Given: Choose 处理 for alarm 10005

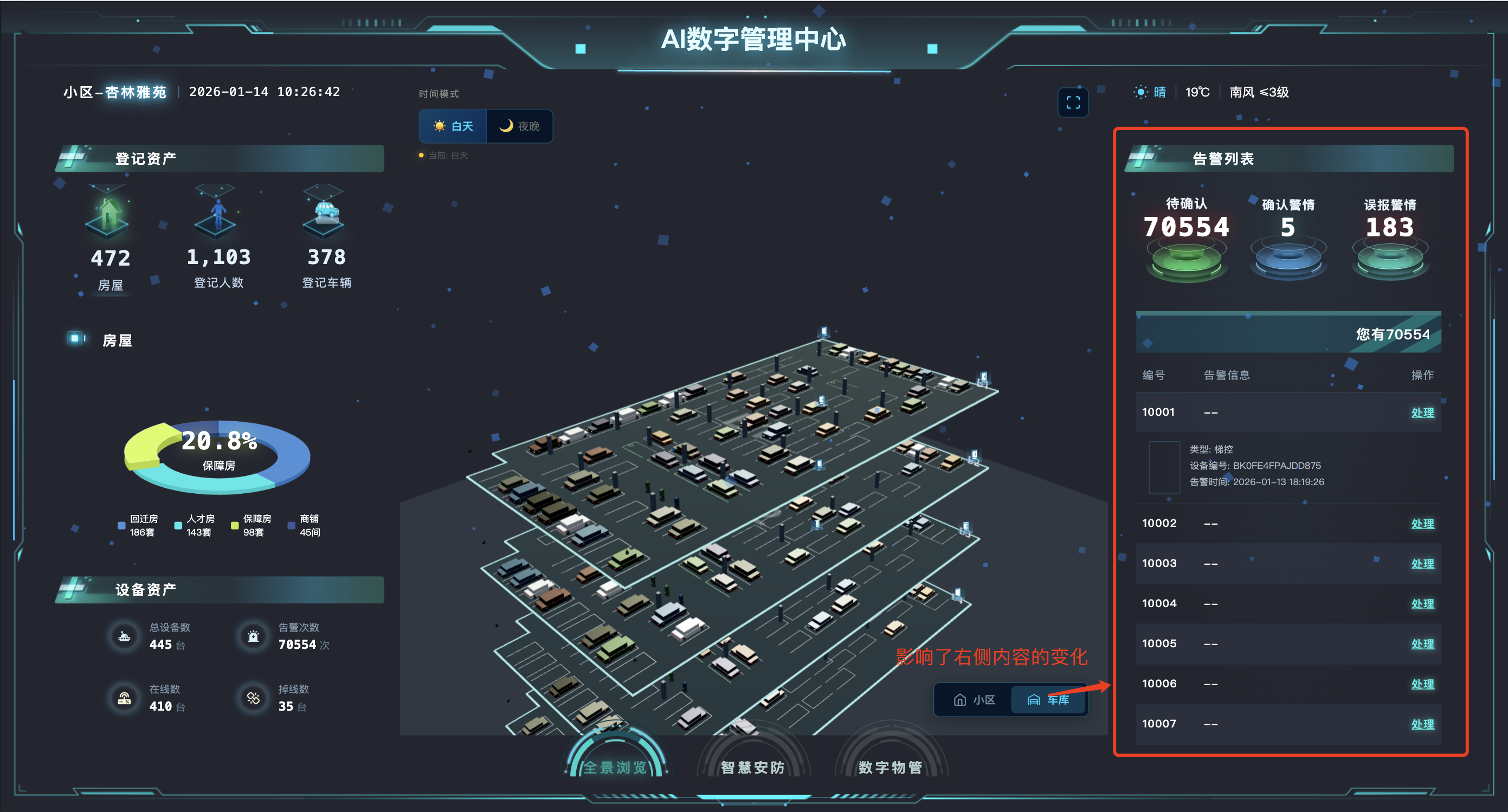Looking at the screenshot, I should click(x=1422, y=643).
